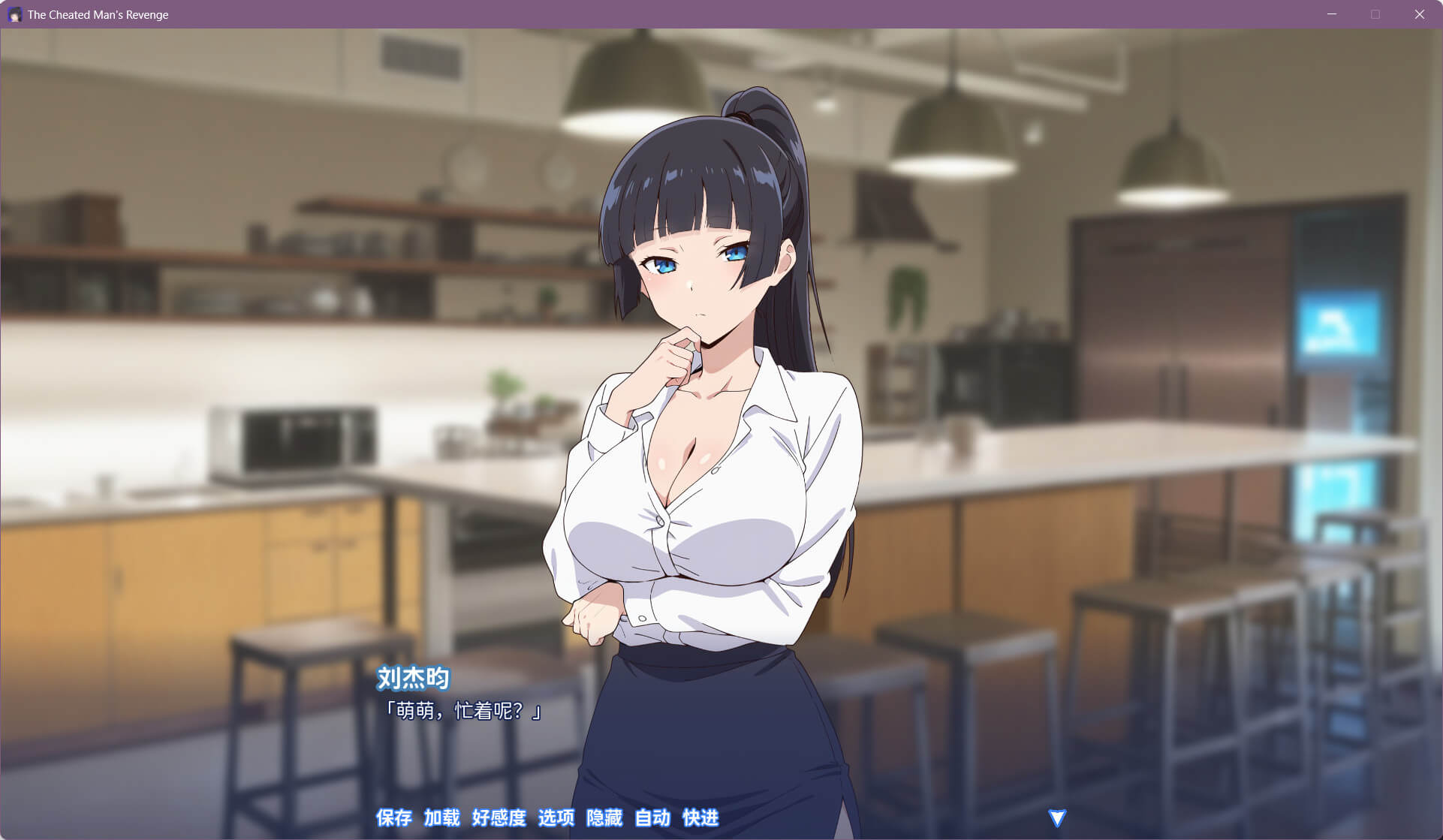Open the 加载 (Load) menu
1443x840 pixels.
pos(441,817)
